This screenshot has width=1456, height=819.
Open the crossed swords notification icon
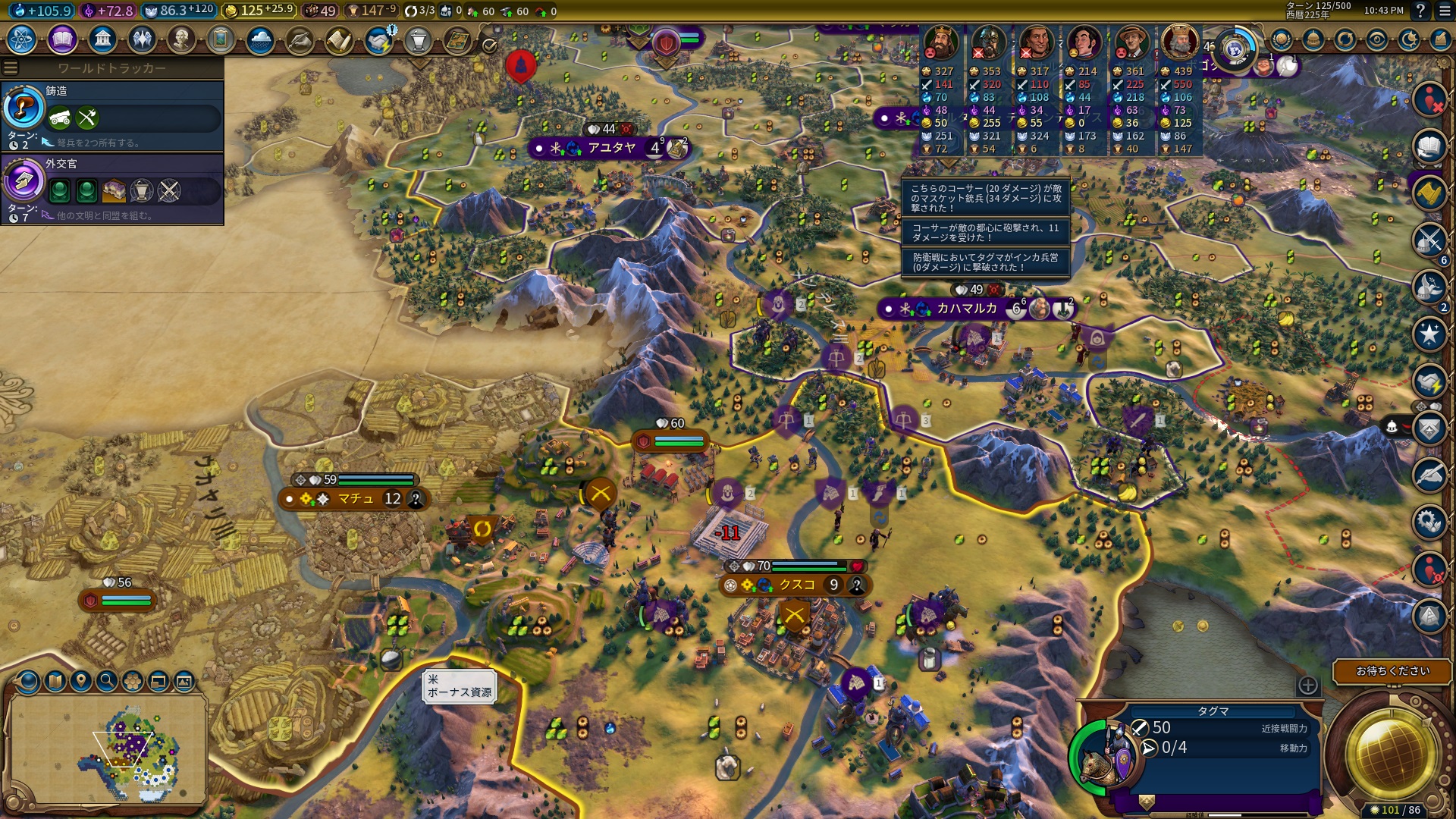coord(1429,240)
